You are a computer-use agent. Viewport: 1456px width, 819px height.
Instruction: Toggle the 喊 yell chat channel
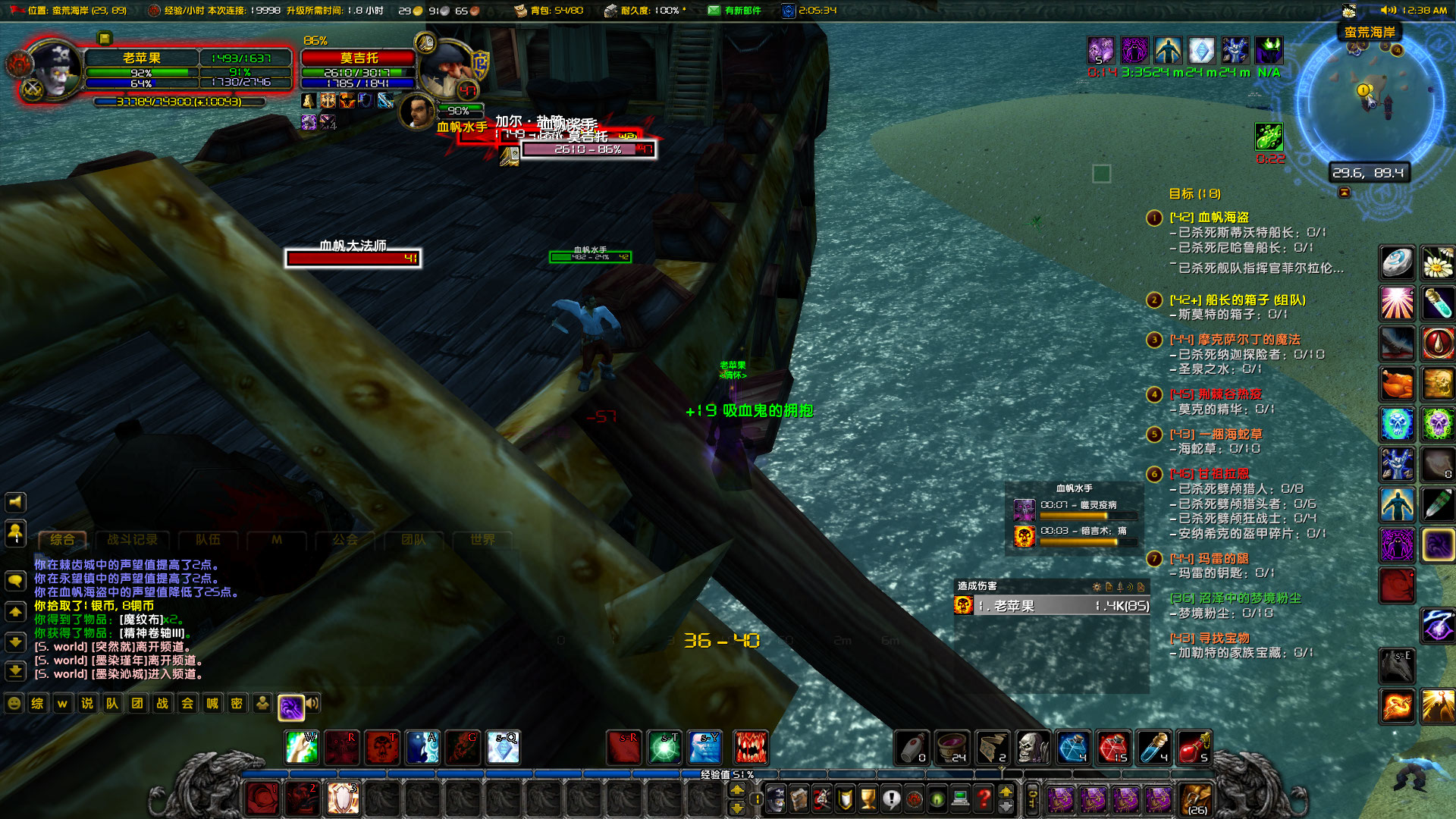pos(212,703)
